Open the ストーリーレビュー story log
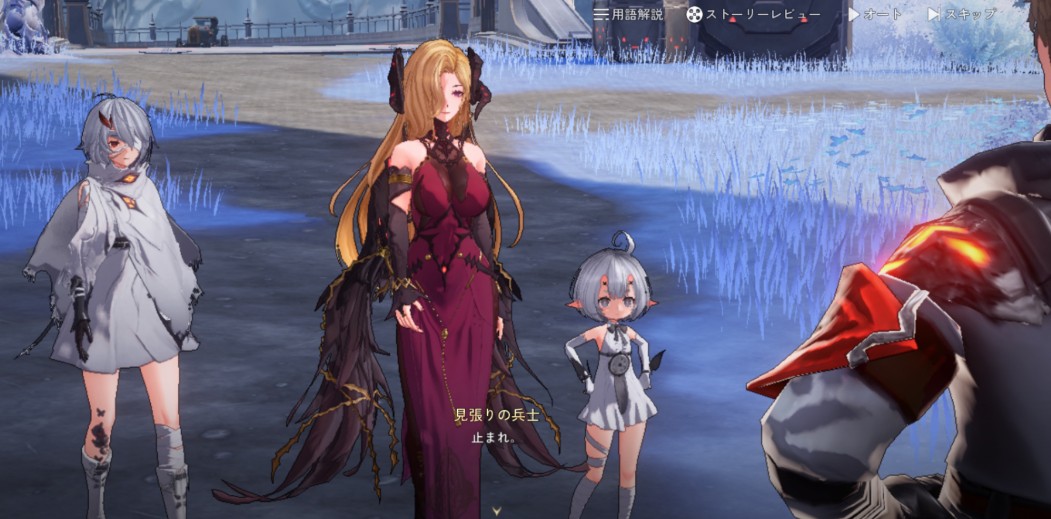1051x519 pixels. pyautogui.click(x=754, y=14)
